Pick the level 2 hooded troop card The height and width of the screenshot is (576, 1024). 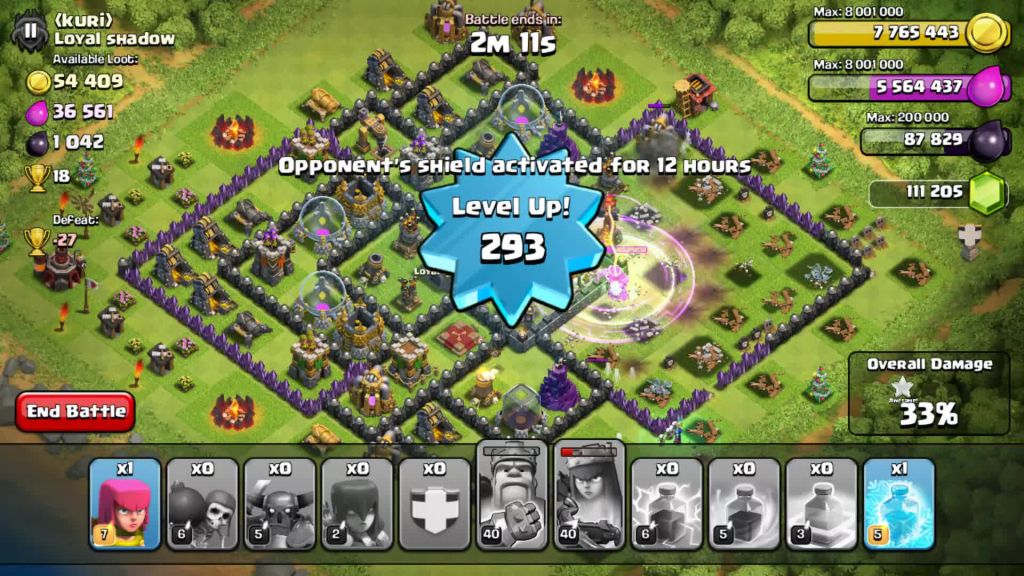click(357, 503)
